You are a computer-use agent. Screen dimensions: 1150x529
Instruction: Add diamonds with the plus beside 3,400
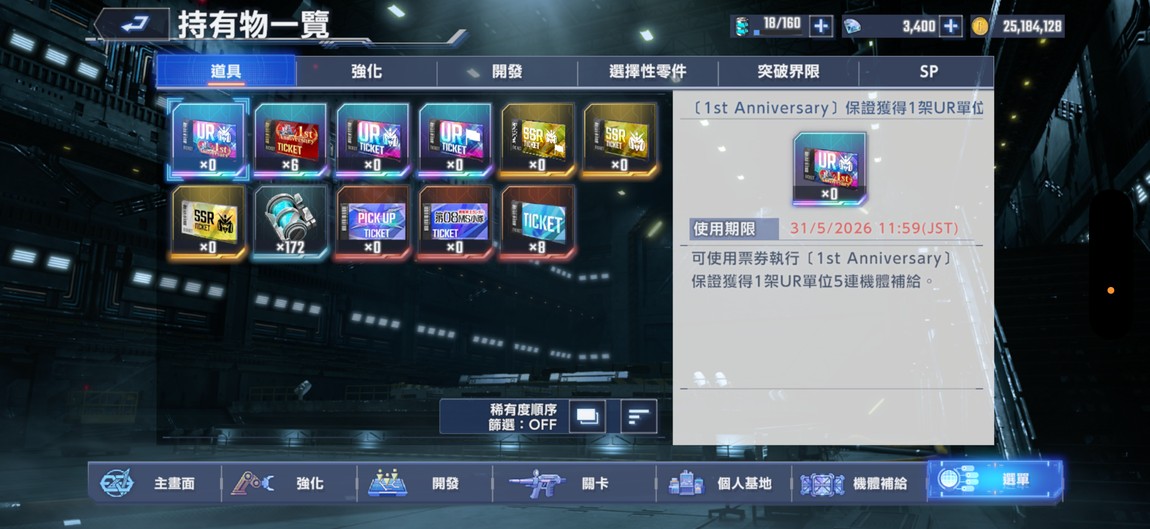(x=951, y=26)
